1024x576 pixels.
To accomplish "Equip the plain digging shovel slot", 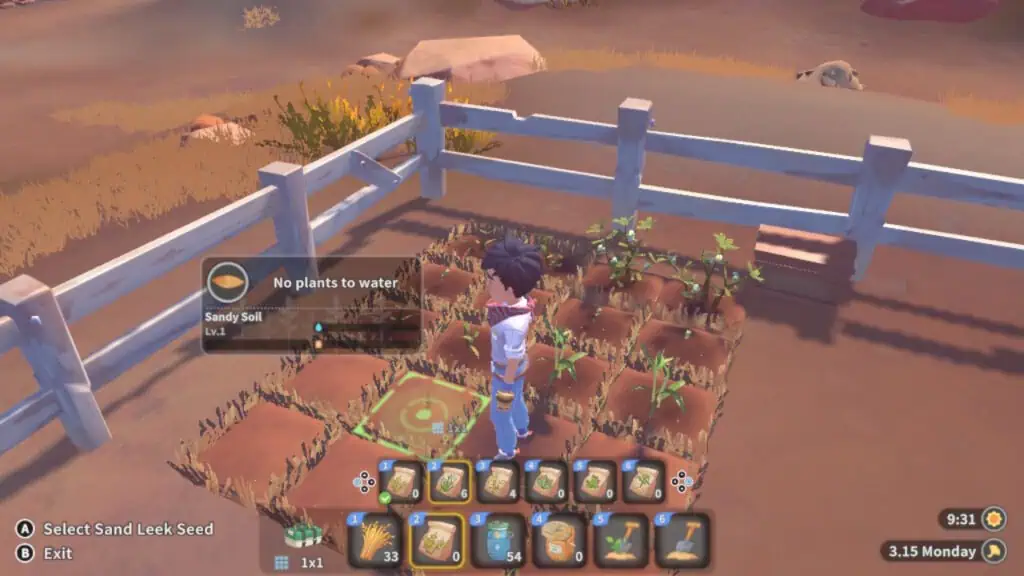I will click(681, 540).
